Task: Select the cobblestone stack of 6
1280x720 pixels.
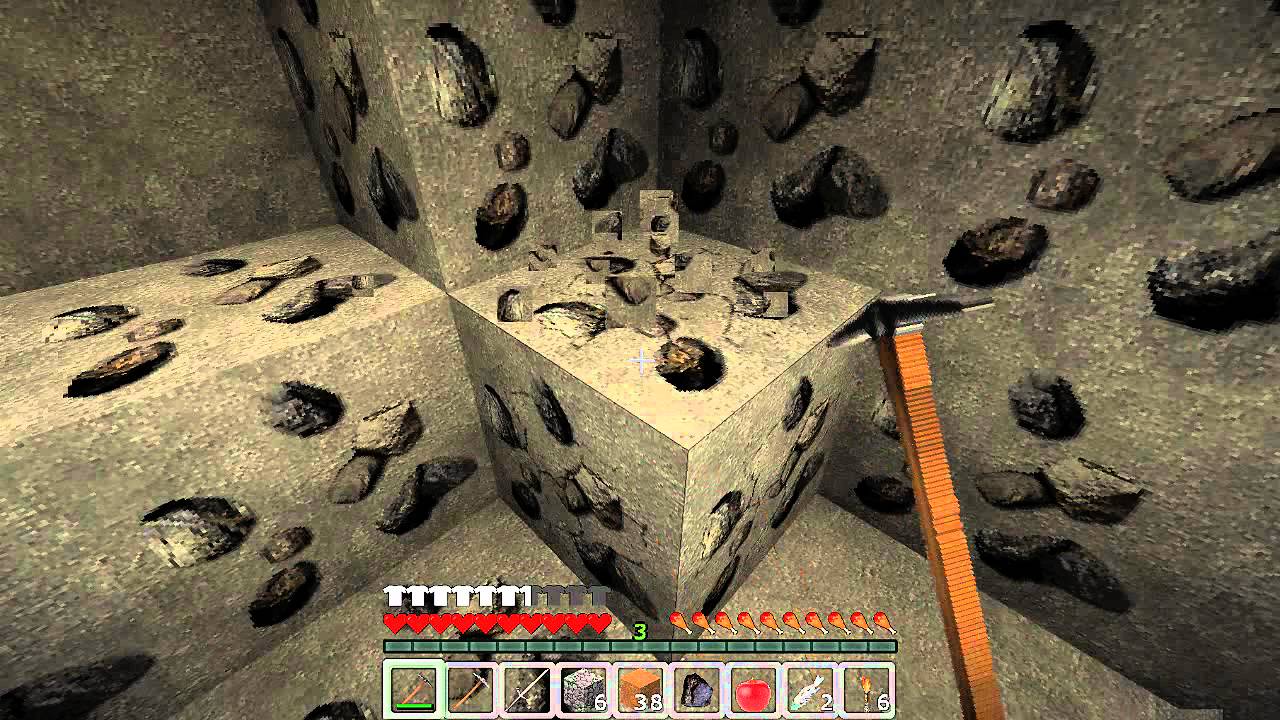Action: click(582, 688)
